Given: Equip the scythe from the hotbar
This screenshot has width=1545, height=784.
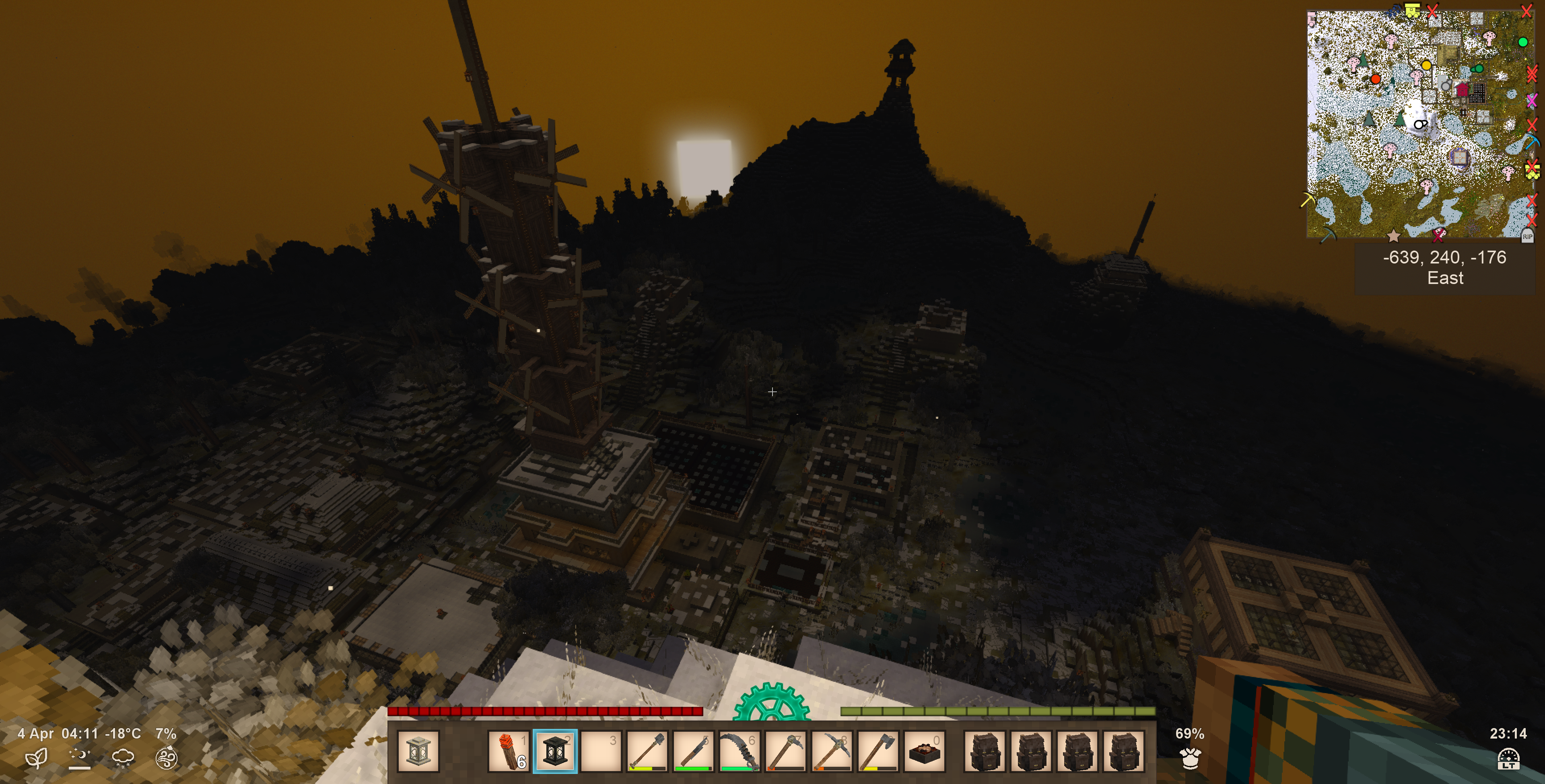Looking at the screenshot, I should 740,751.
